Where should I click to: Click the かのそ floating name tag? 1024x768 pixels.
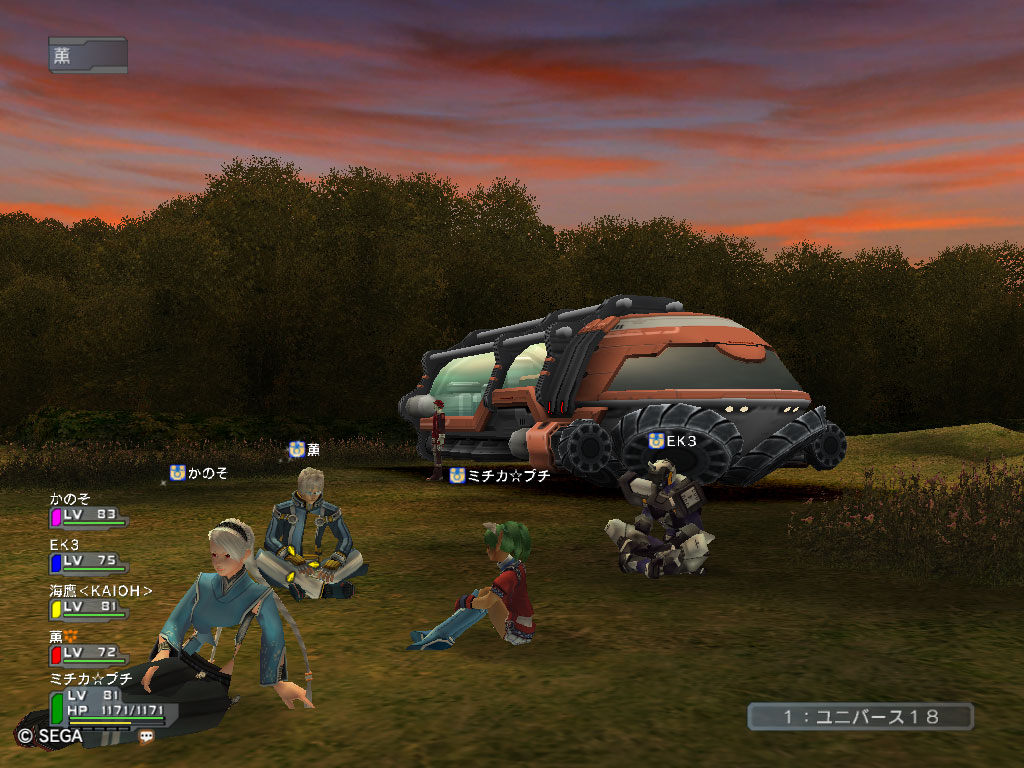click(x=198, y=473)
